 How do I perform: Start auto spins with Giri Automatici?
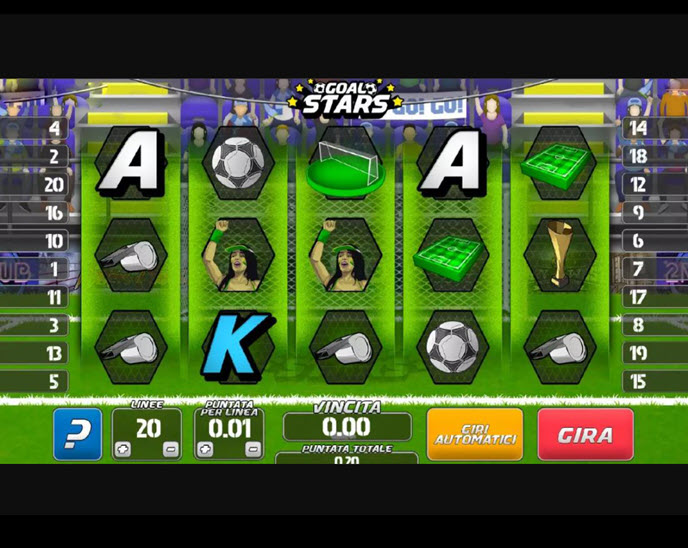[x=475, y=435]
